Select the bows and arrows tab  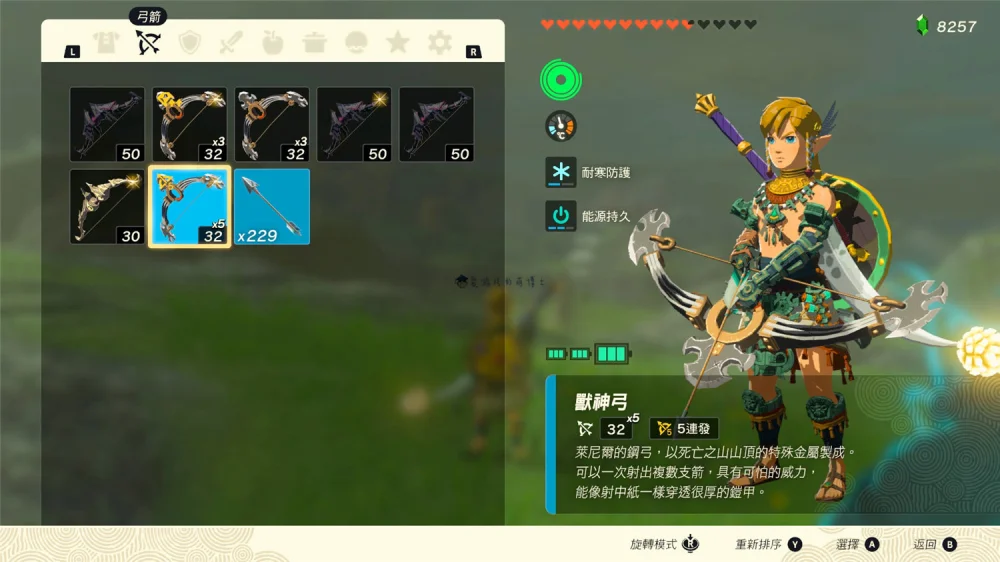pos(148,43)
